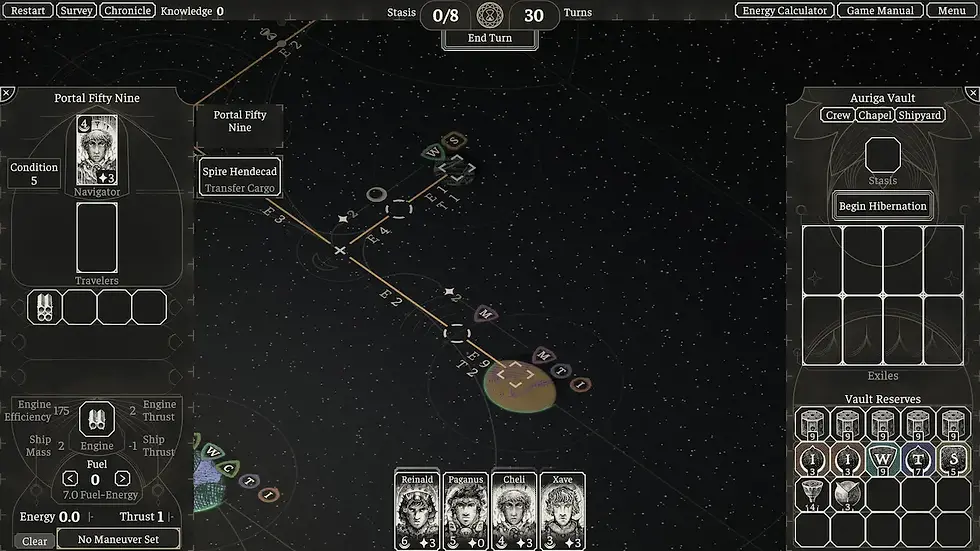Screen dimensions: 980x551
Task: Decrease the fuel amount
Action: 70,479
